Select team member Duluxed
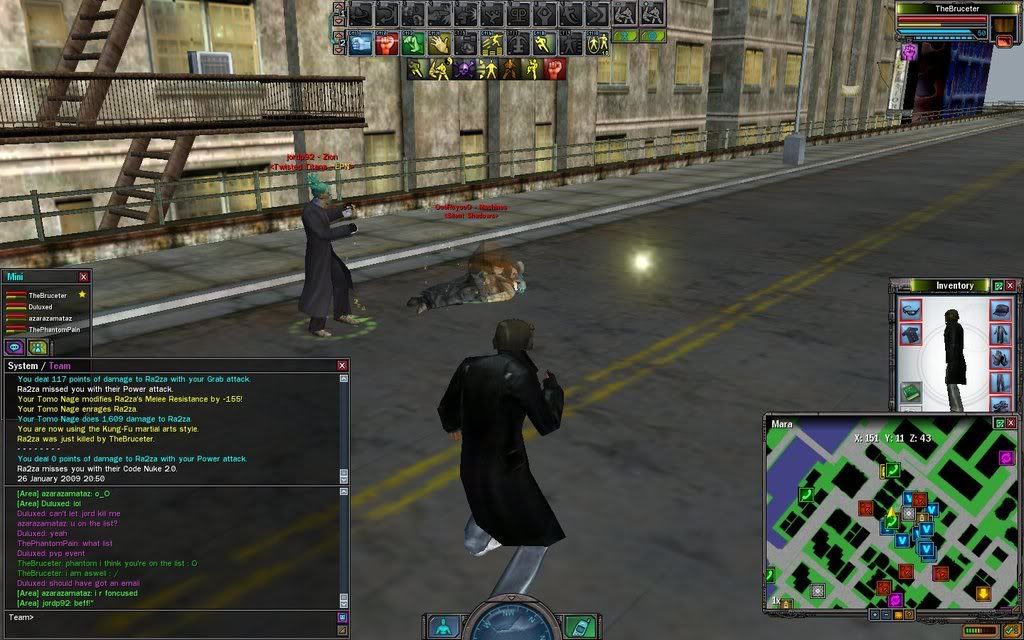Viewport: 1024px width, 640px height. click(41, 307)
